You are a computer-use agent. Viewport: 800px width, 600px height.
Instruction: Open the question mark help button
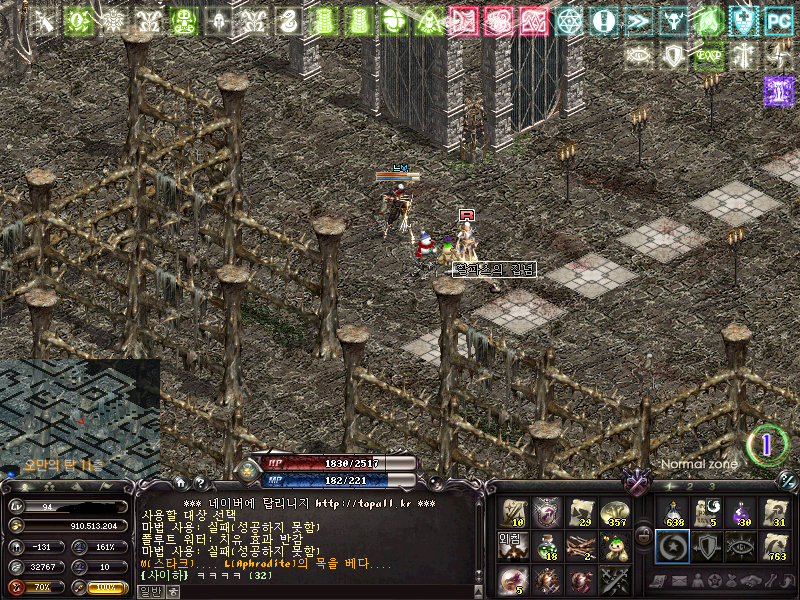tap(199, 482)
